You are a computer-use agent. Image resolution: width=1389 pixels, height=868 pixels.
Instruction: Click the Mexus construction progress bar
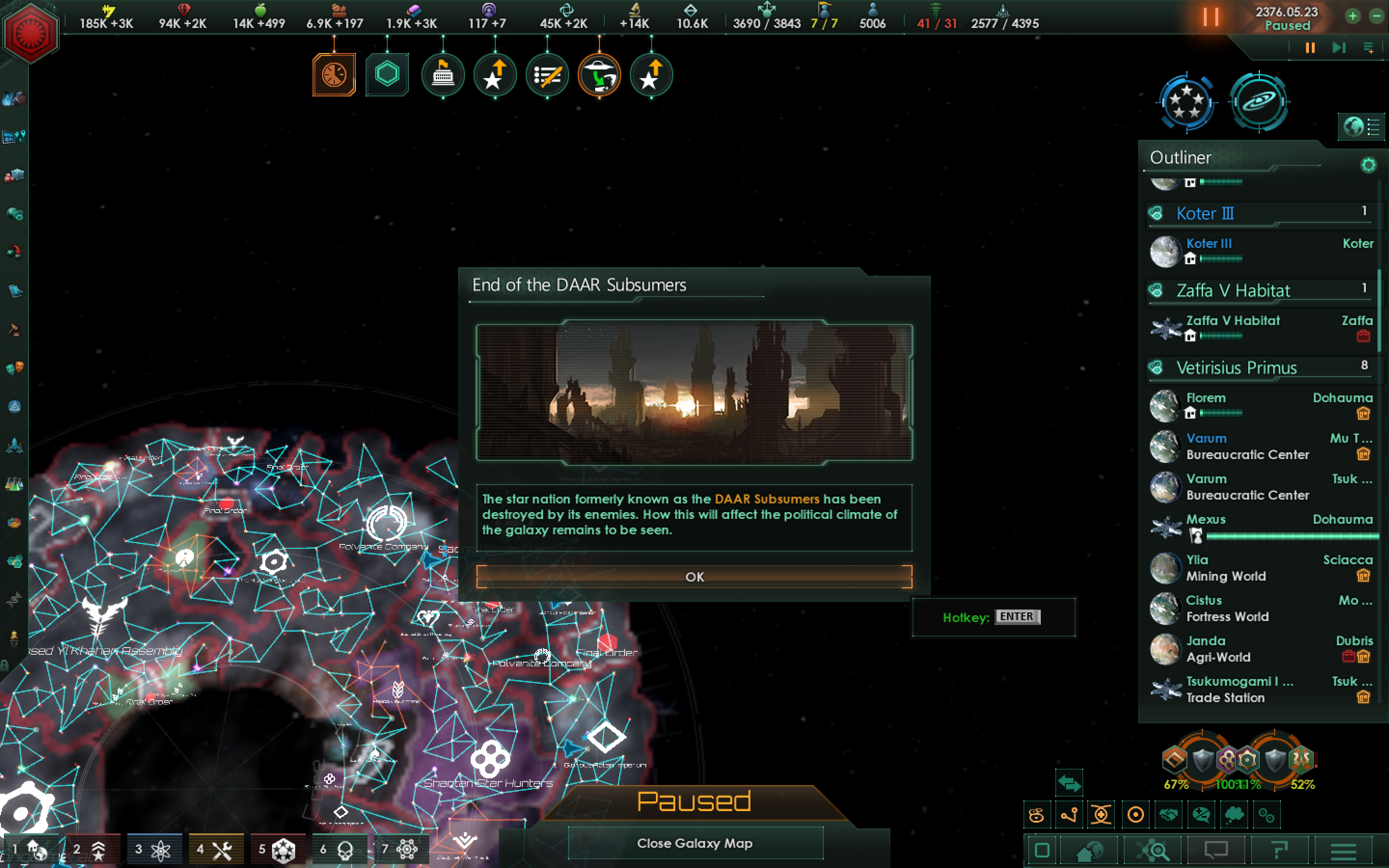pyautogui.click(x=1292, y=536)
